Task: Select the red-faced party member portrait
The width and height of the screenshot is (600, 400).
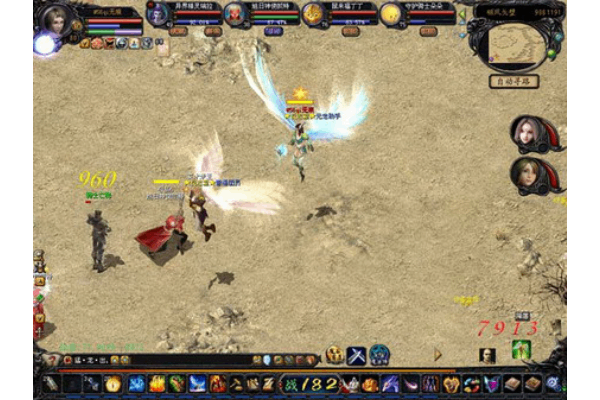Action: pyautogui.click(x=235, y=13)
